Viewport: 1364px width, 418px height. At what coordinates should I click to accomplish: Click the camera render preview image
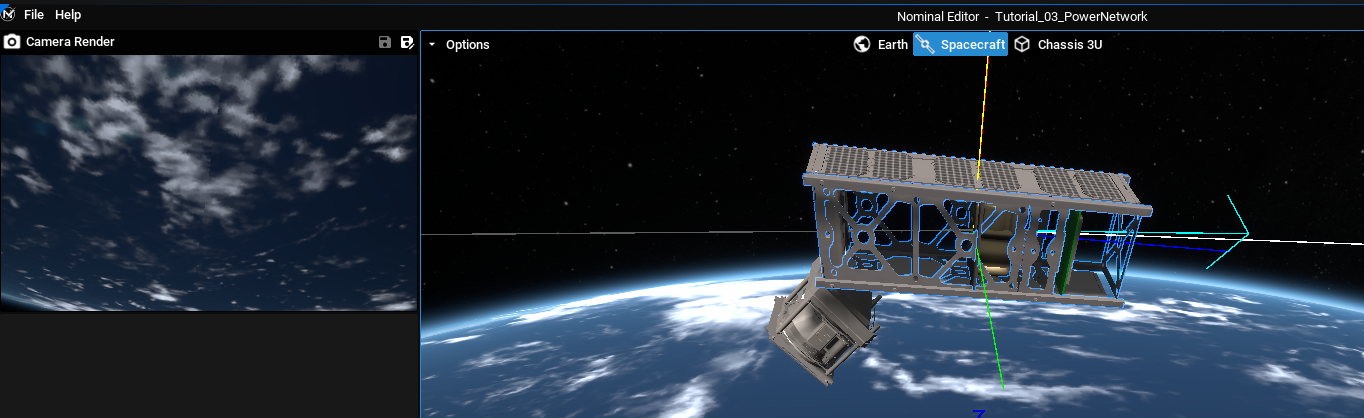(208, 182)
